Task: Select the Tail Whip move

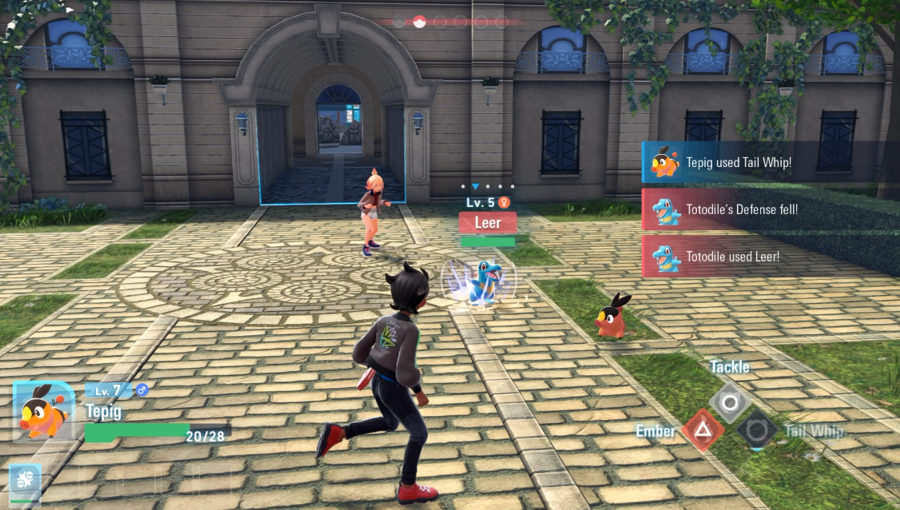Action: [757, 431]
